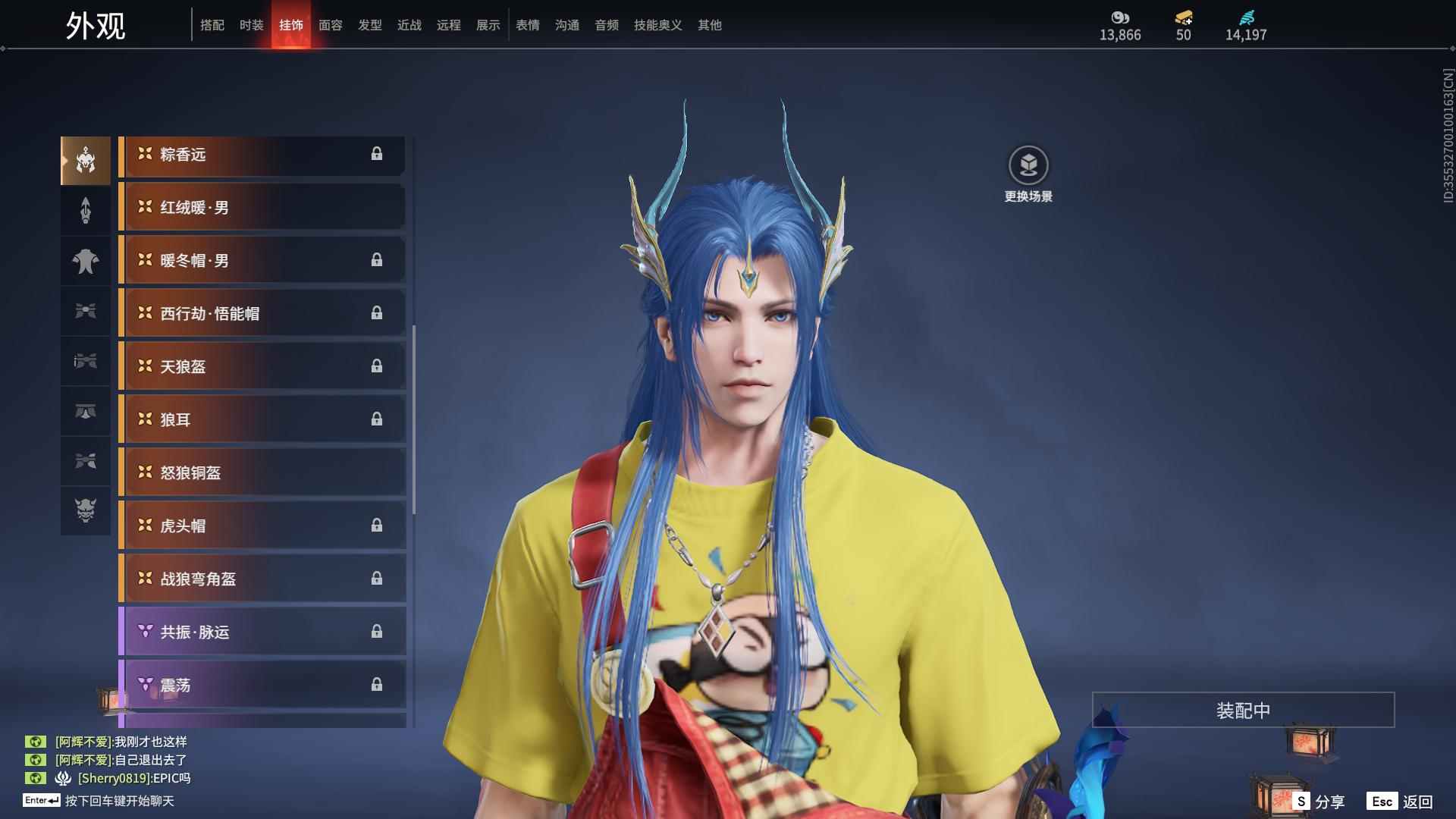Click the 装配中 equip button
Image resolution: width=1456 pixels, height=819 pixels.
(x=1243, y=710)
